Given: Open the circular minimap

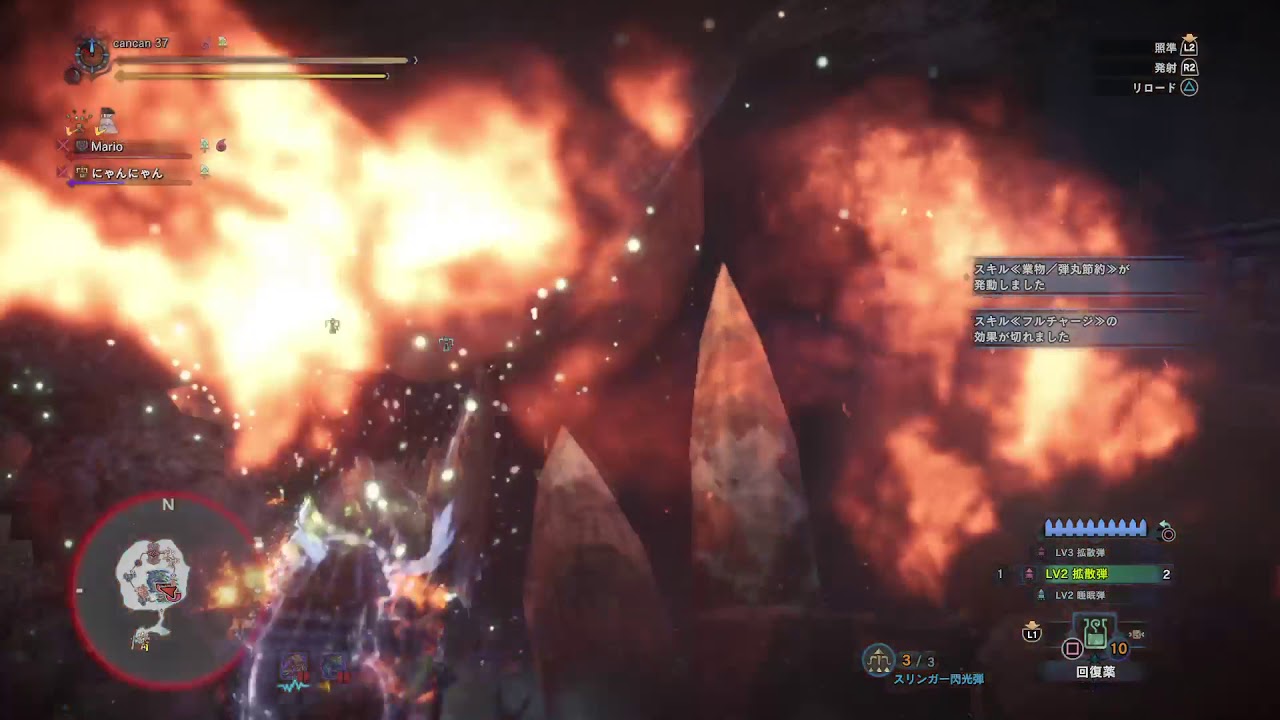Looking at the screenshot, I should pyautogui.click(x=158, y=590).
